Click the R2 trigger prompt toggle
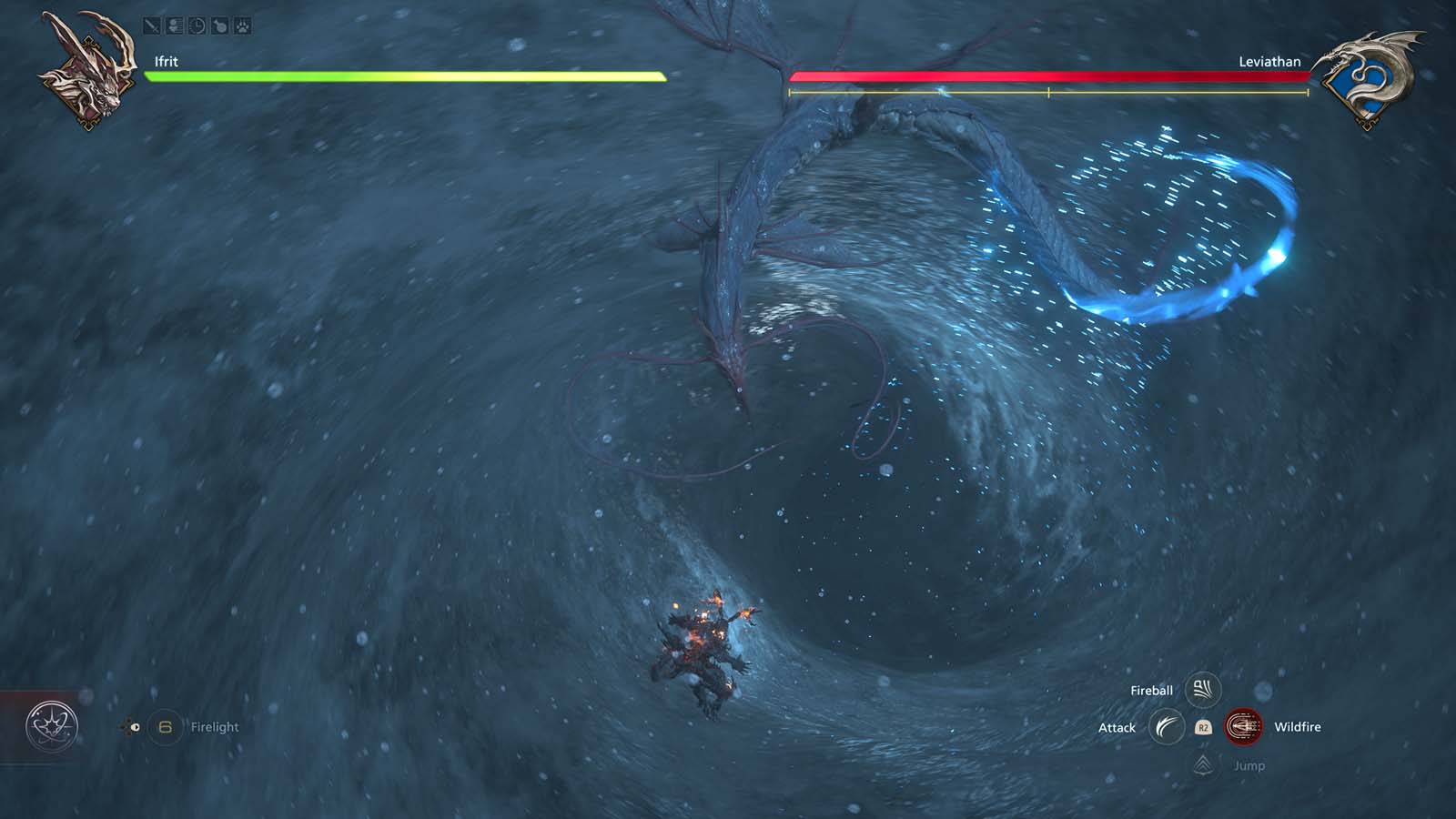This screenshot has height=819, width=1456. pos(1205,727)
